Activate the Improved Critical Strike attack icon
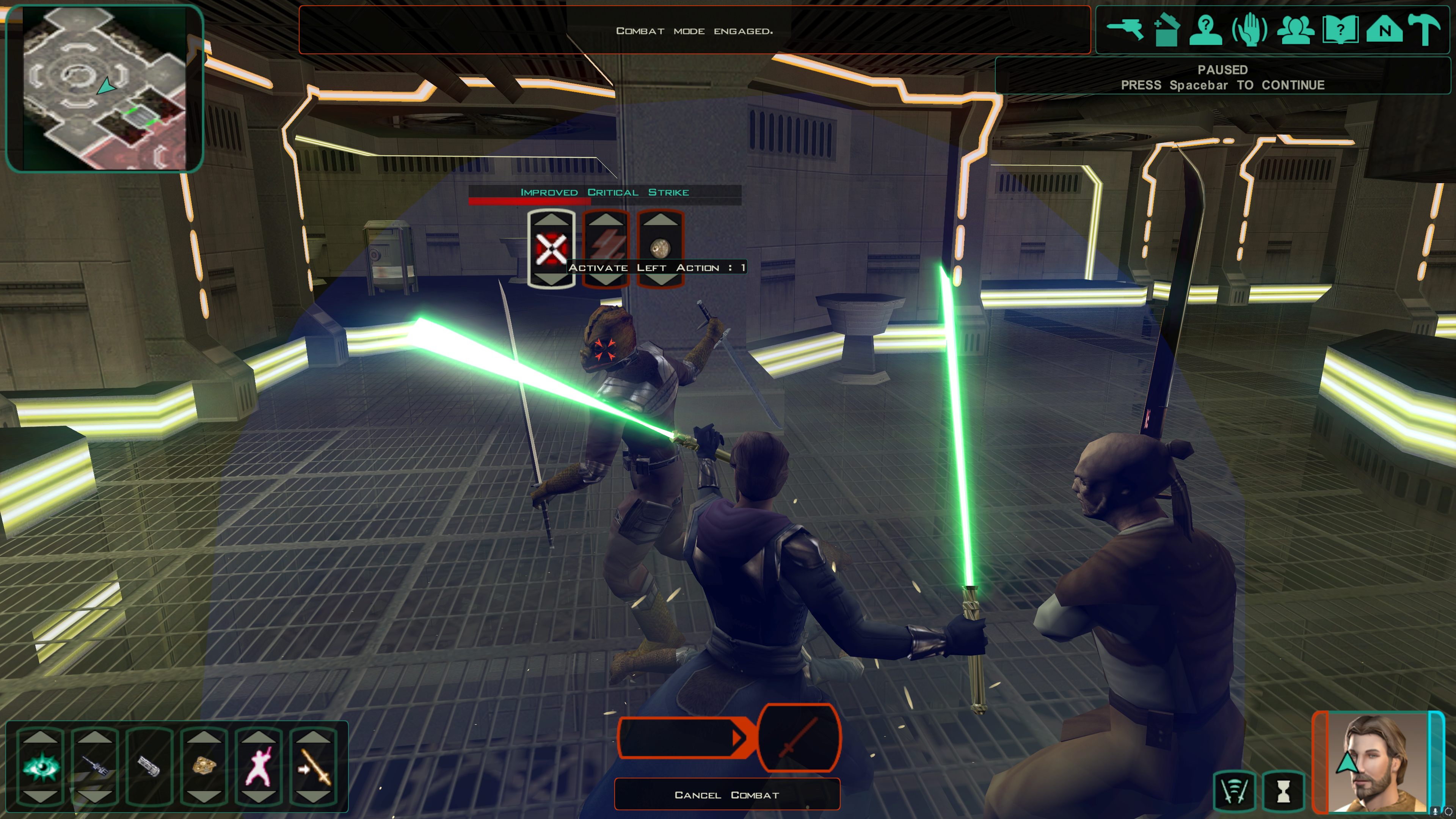This screenshot has width=1456, height=819. [551, 248]
